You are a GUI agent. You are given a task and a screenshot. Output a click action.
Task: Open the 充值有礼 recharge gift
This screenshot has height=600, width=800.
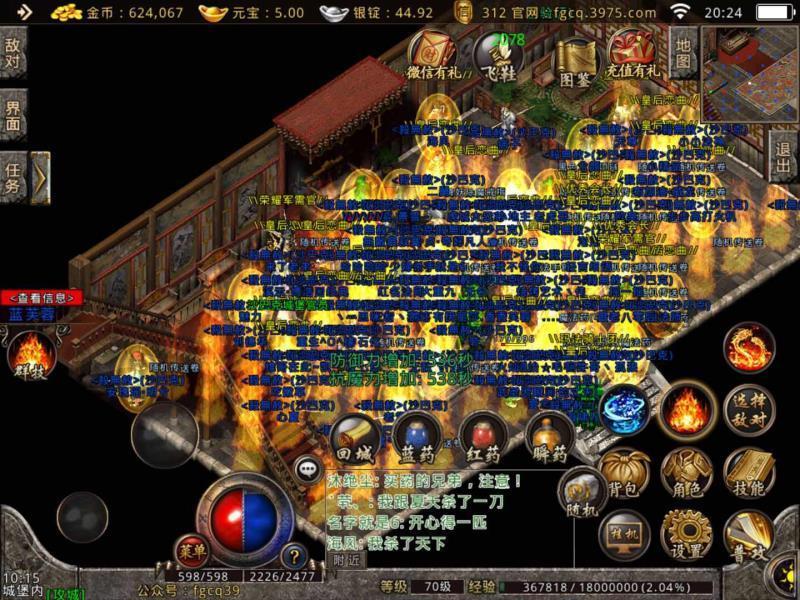click(x=633, y=54)
